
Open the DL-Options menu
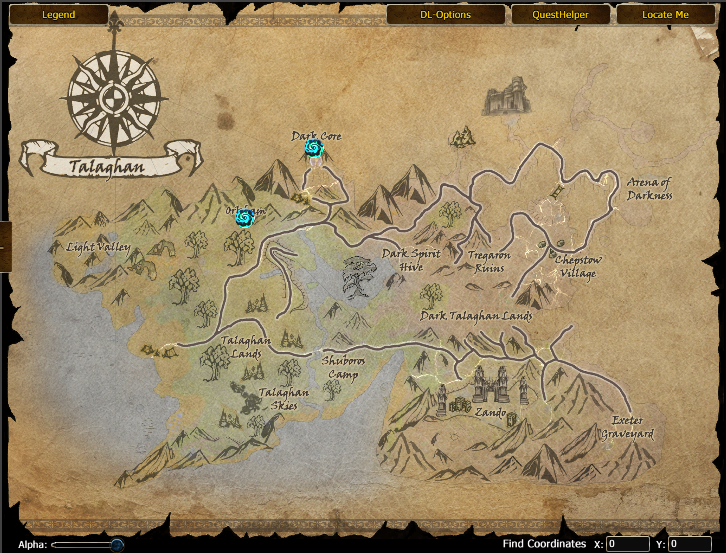point(445,15)
